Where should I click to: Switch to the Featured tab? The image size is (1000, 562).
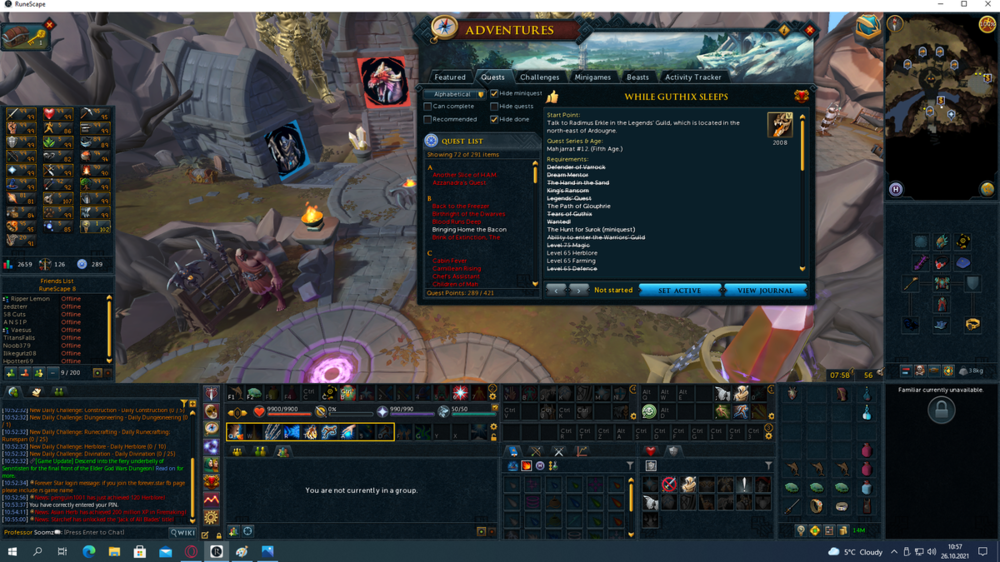(450, 77)
